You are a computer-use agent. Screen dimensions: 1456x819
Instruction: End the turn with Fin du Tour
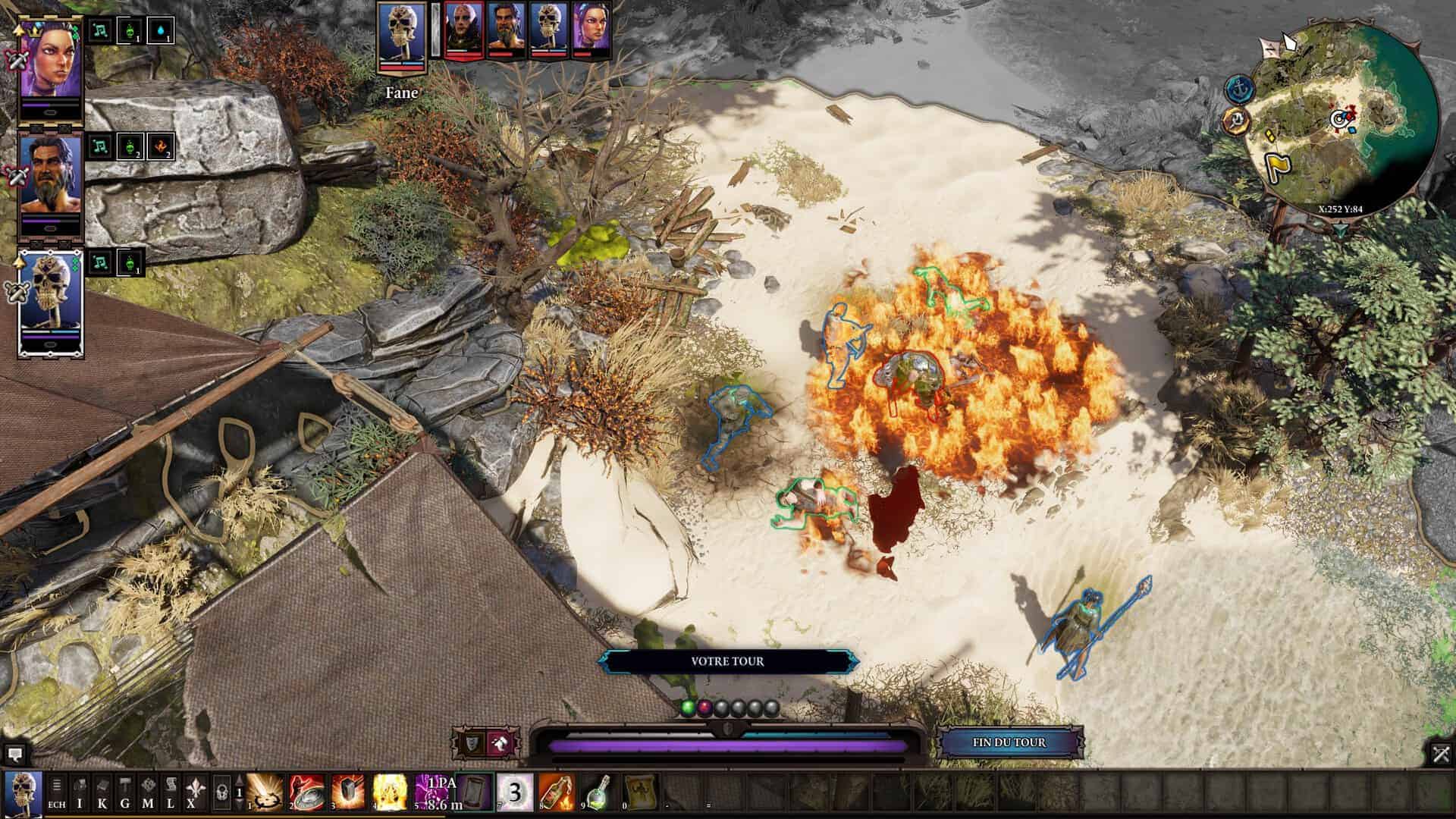point(1009,742)
